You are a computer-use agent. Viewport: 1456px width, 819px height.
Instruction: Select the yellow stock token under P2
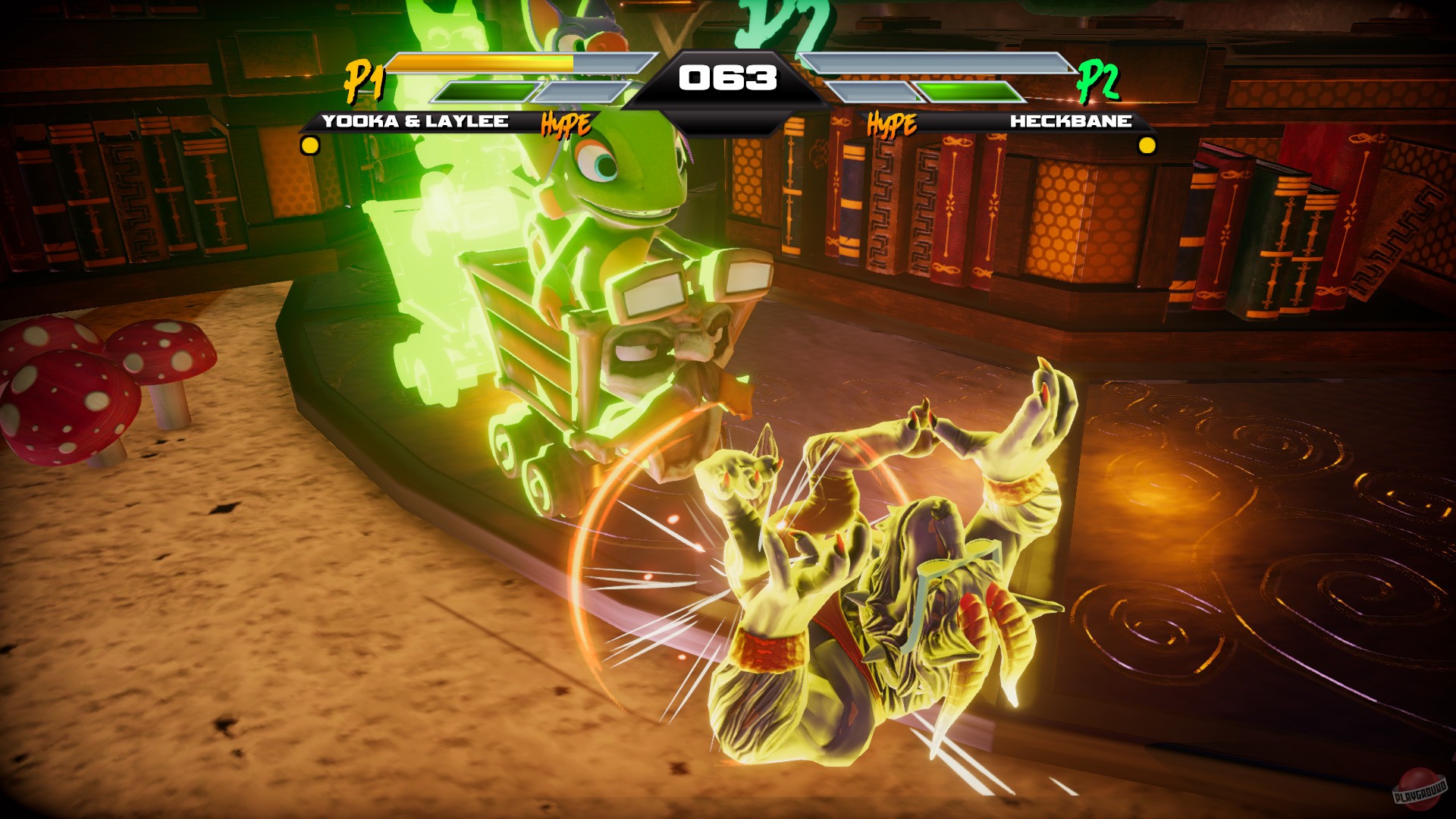coord(1146,143)
